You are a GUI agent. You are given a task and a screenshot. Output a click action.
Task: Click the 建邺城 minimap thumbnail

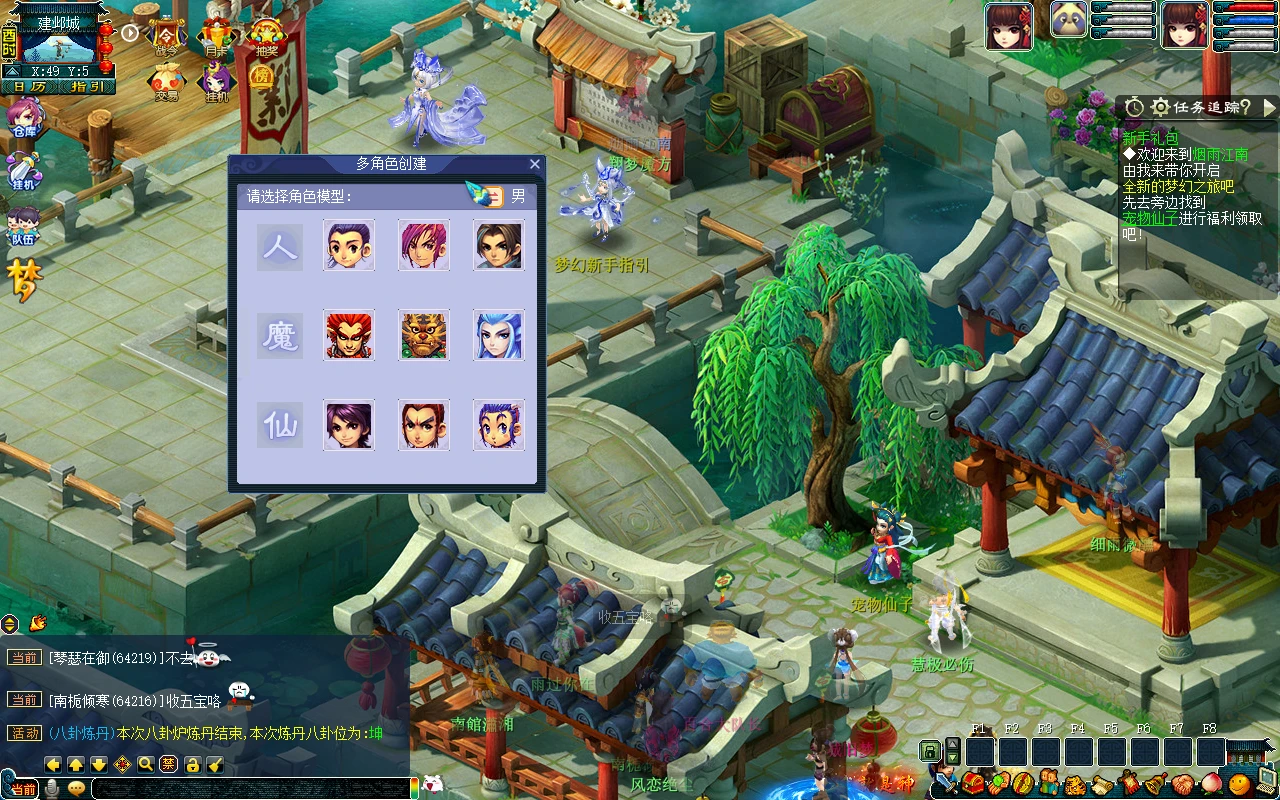pyautogui.click(x=56, y=45)
